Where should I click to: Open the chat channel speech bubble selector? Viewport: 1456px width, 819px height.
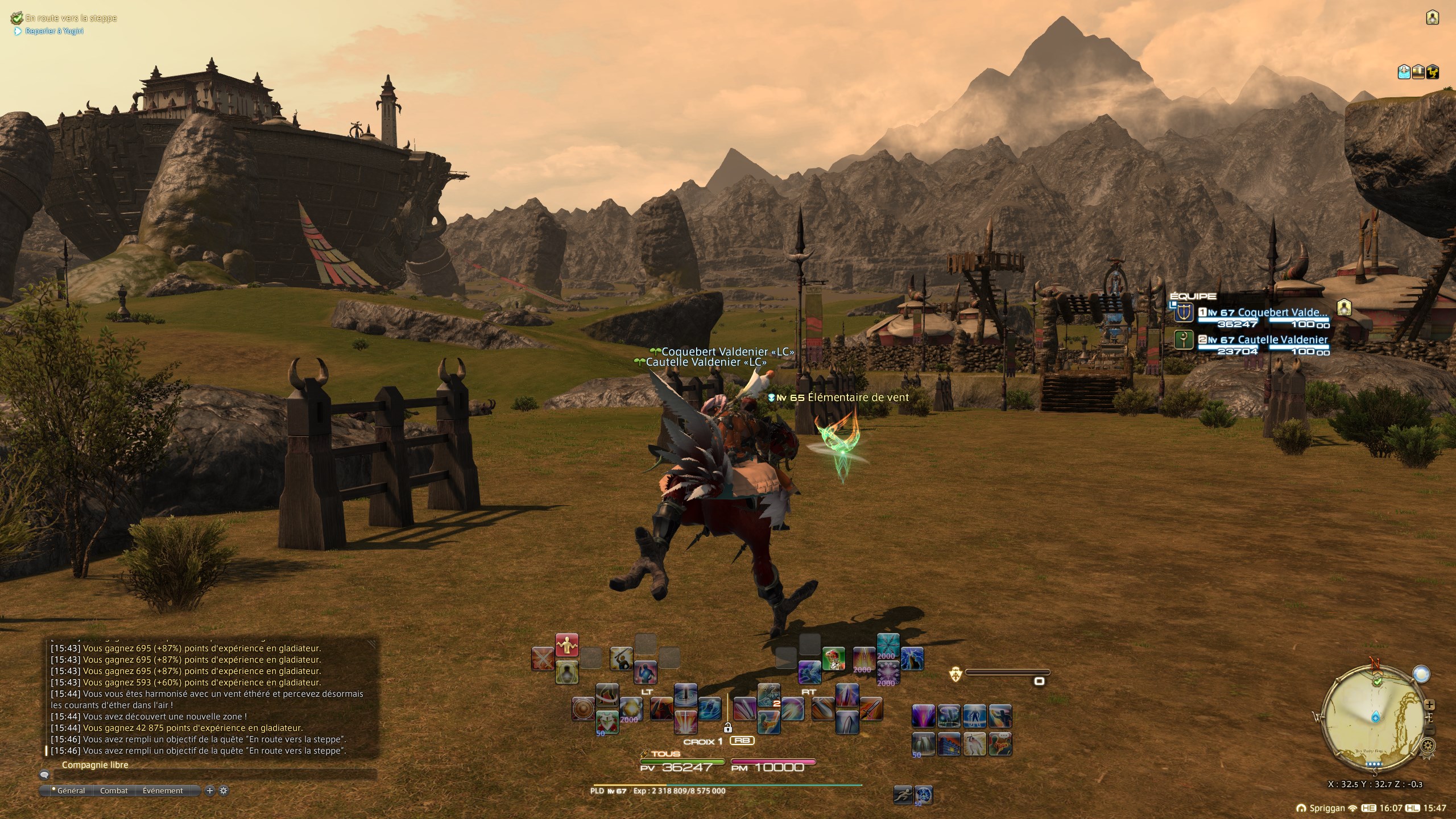pos(44,775)
